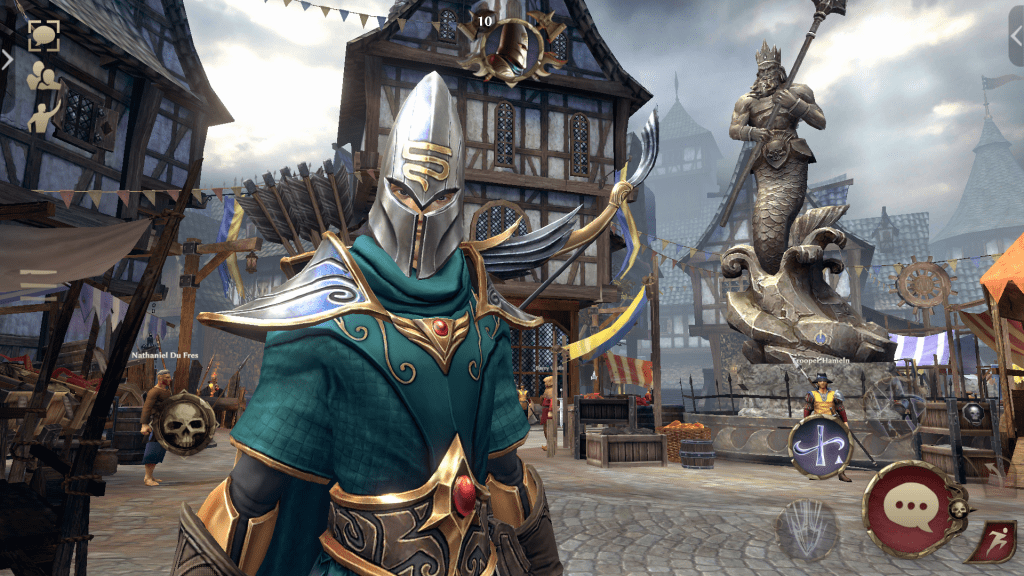Screen dimensions: 1024x576
Task: Open the chat speech-bubble icon in brackets
Action: [x=43, y=36]
